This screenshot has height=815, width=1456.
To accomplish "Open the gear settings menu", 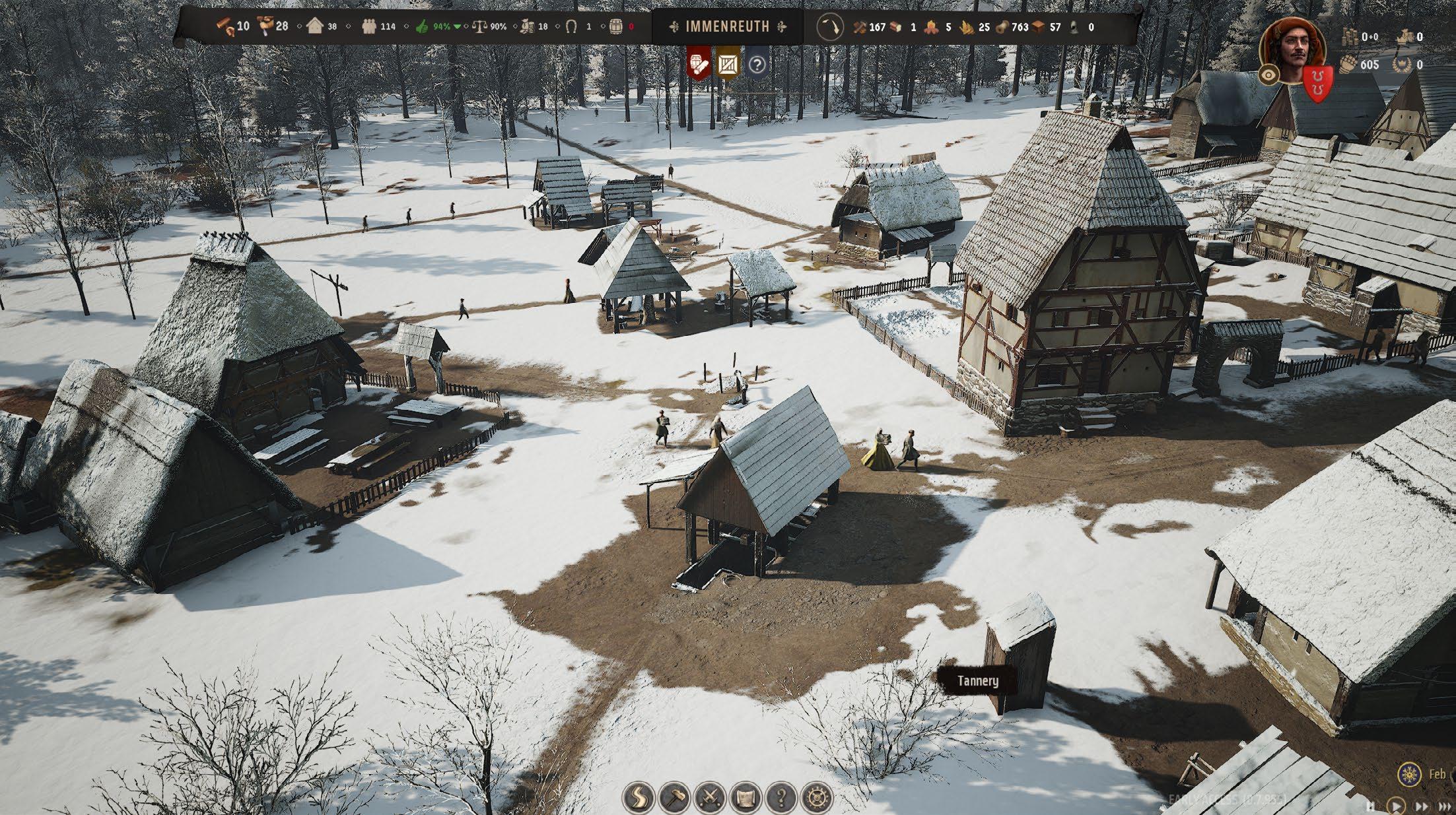I will (x=817, y=797).
